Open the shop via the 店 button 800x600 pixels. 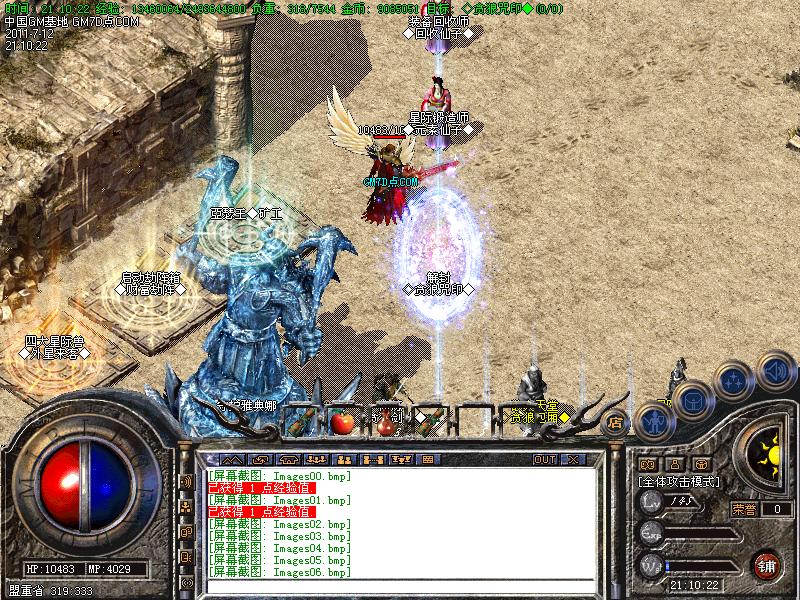(615, 421)
